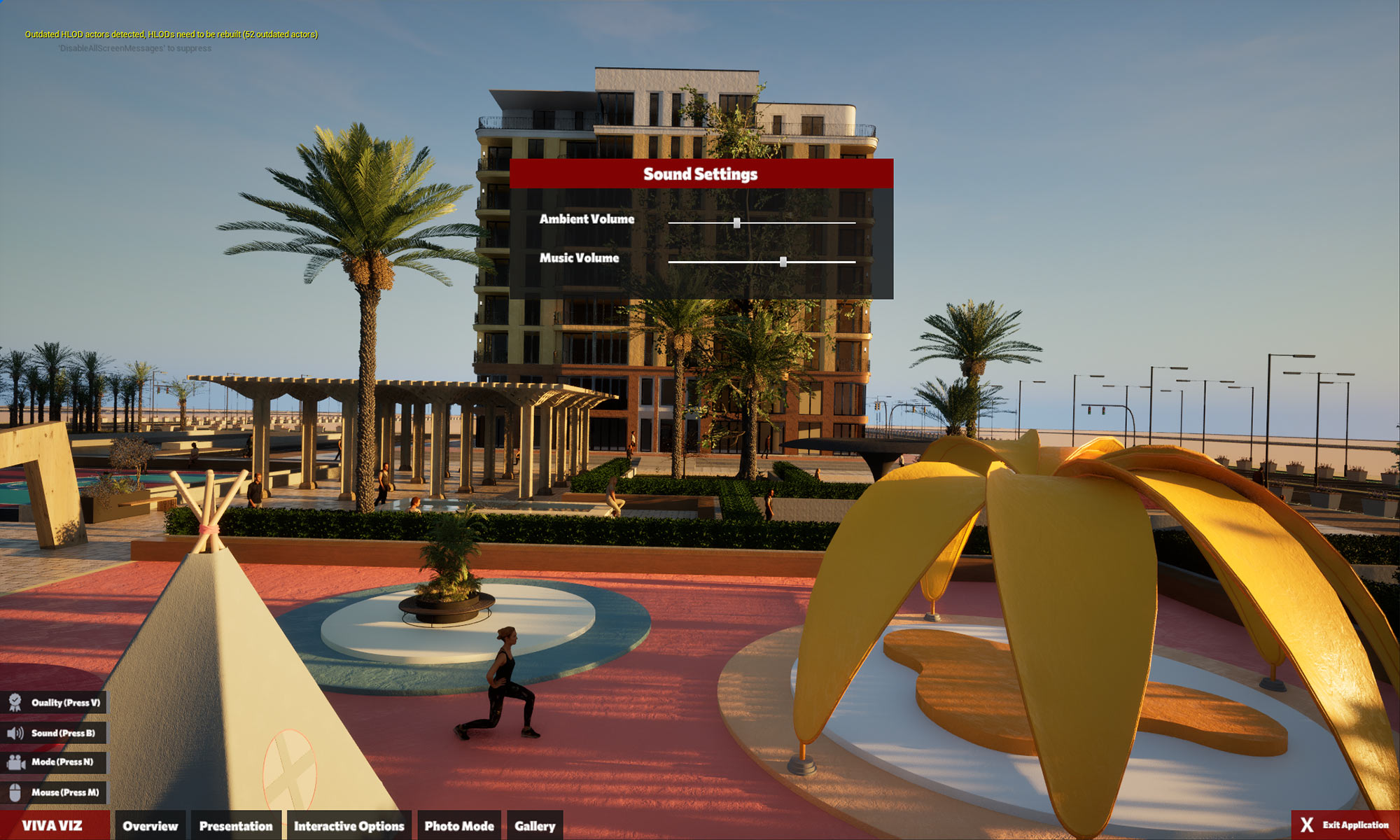Enter Photo Mode
This screenshot has height=840, width=1400.
point(459,826)
